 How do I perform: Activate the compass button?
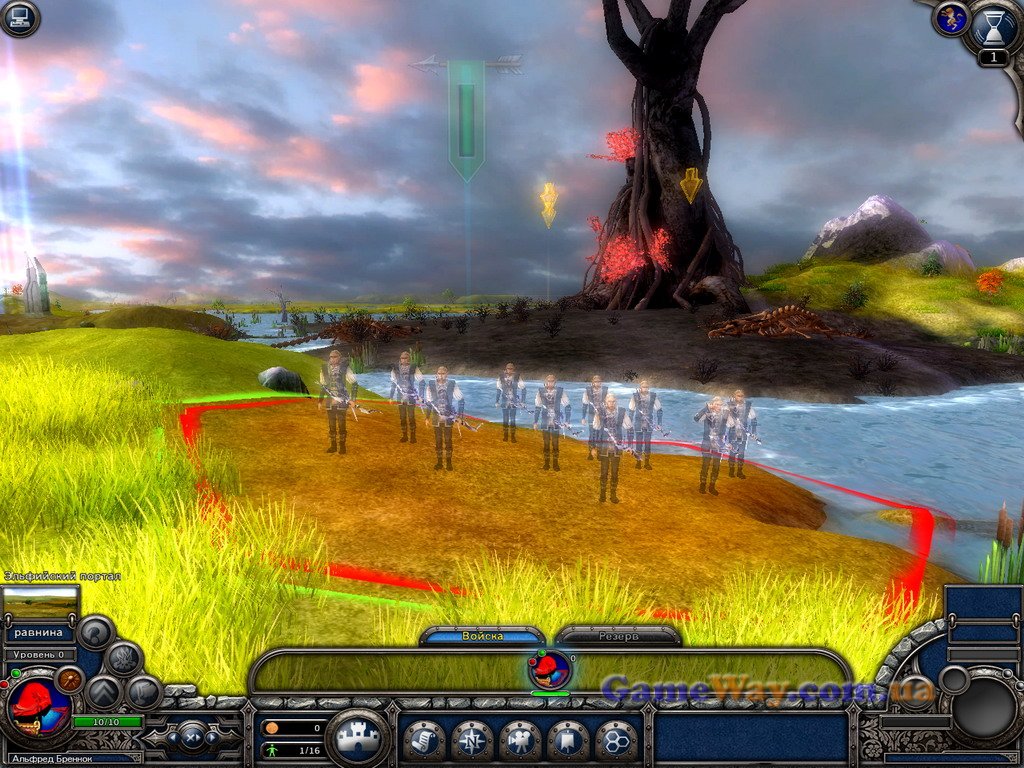(x=472, y=741)
